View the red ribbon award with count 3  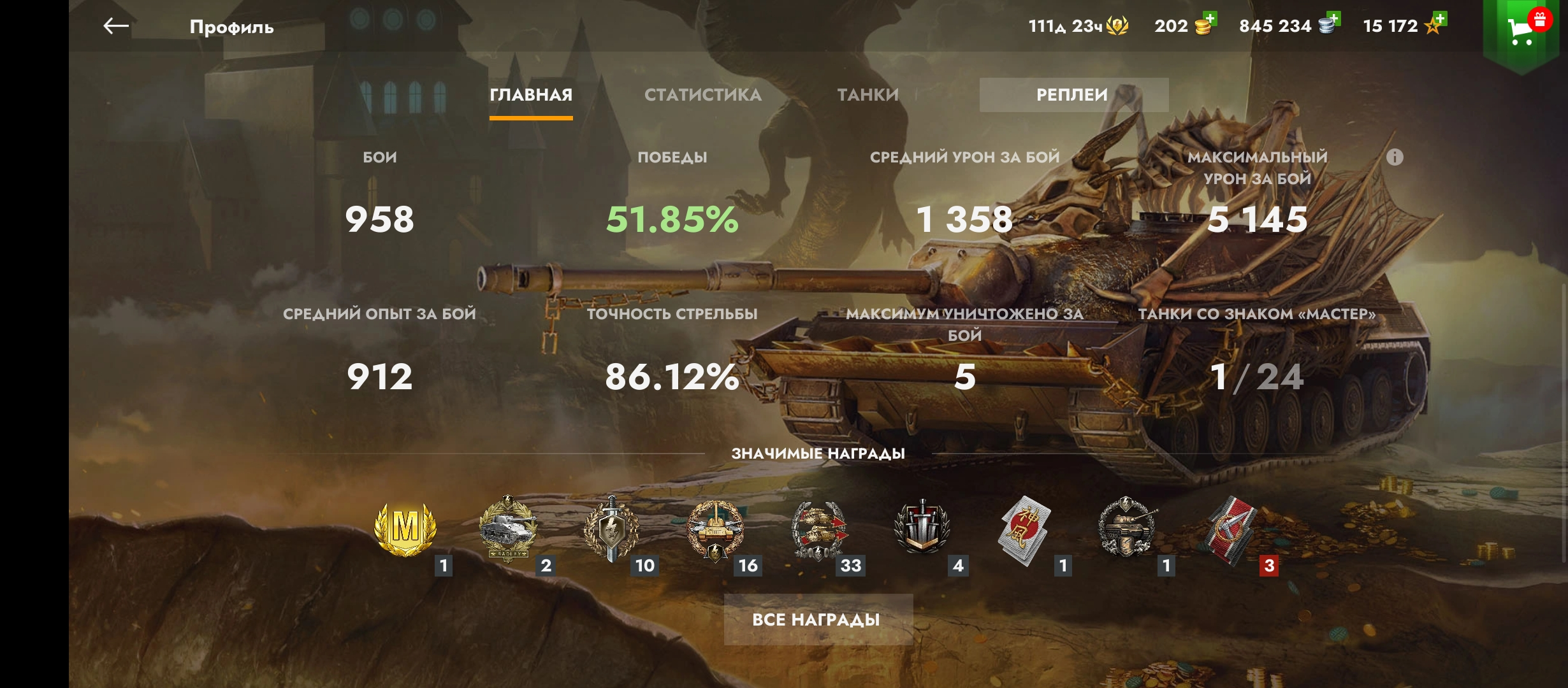point(1231,530)
